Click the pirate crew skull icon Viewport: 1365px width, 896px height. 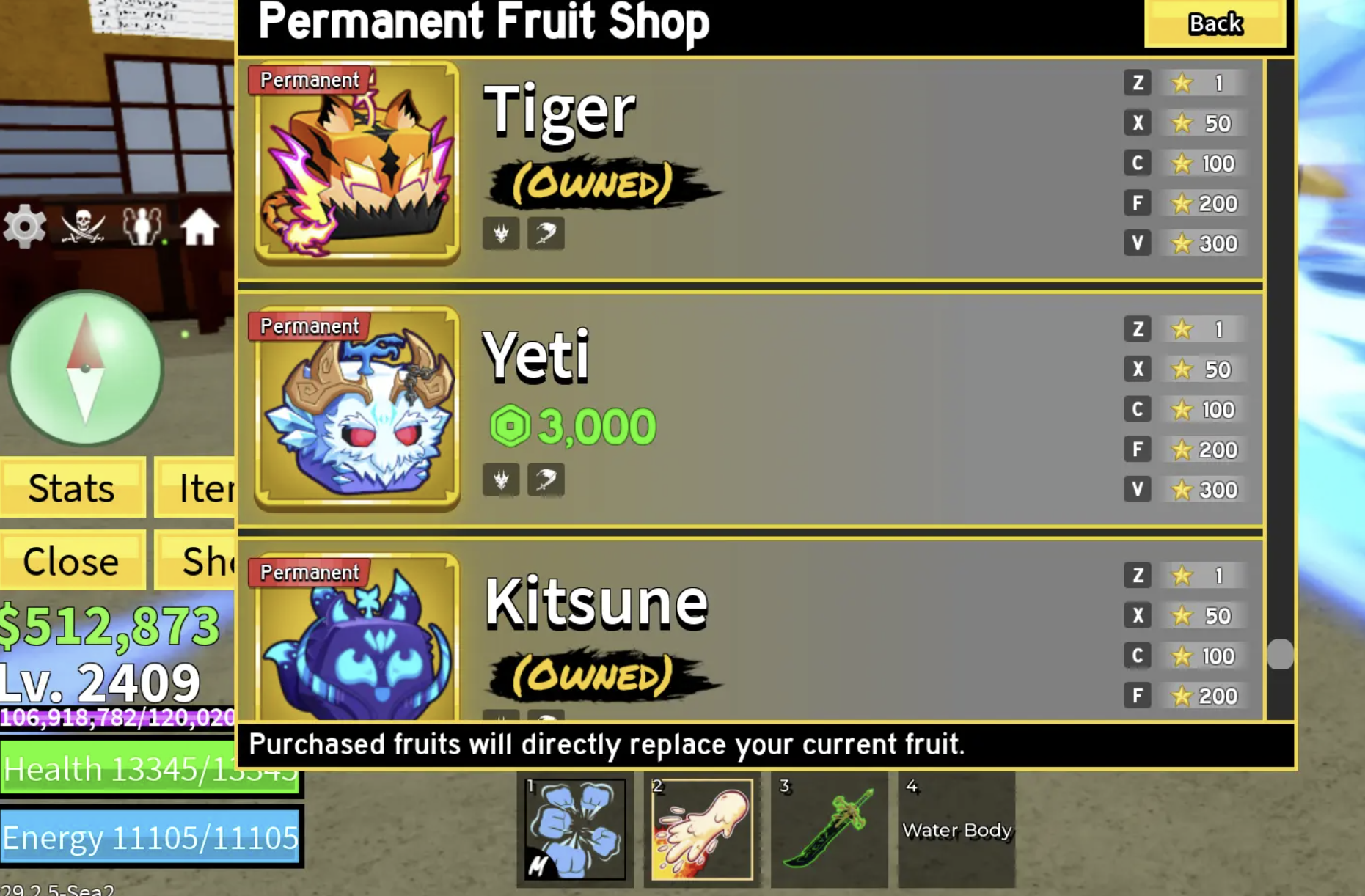83,226
